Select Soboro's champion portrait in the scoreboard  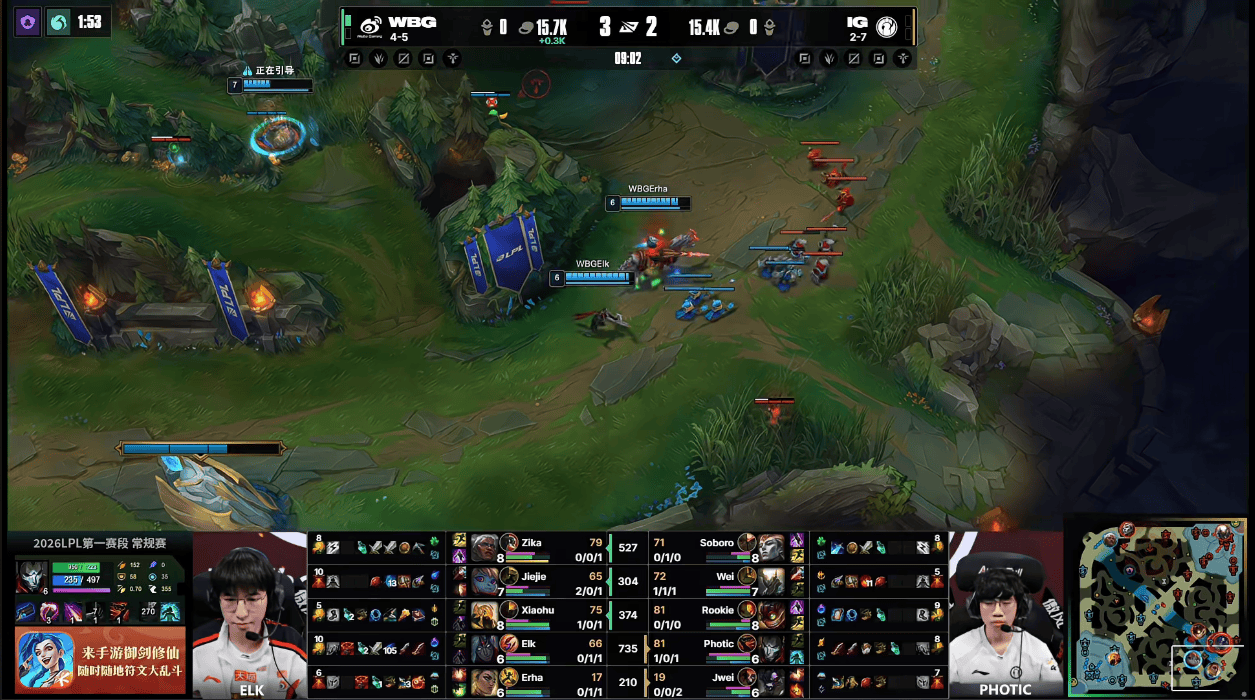tap(771, 547)
